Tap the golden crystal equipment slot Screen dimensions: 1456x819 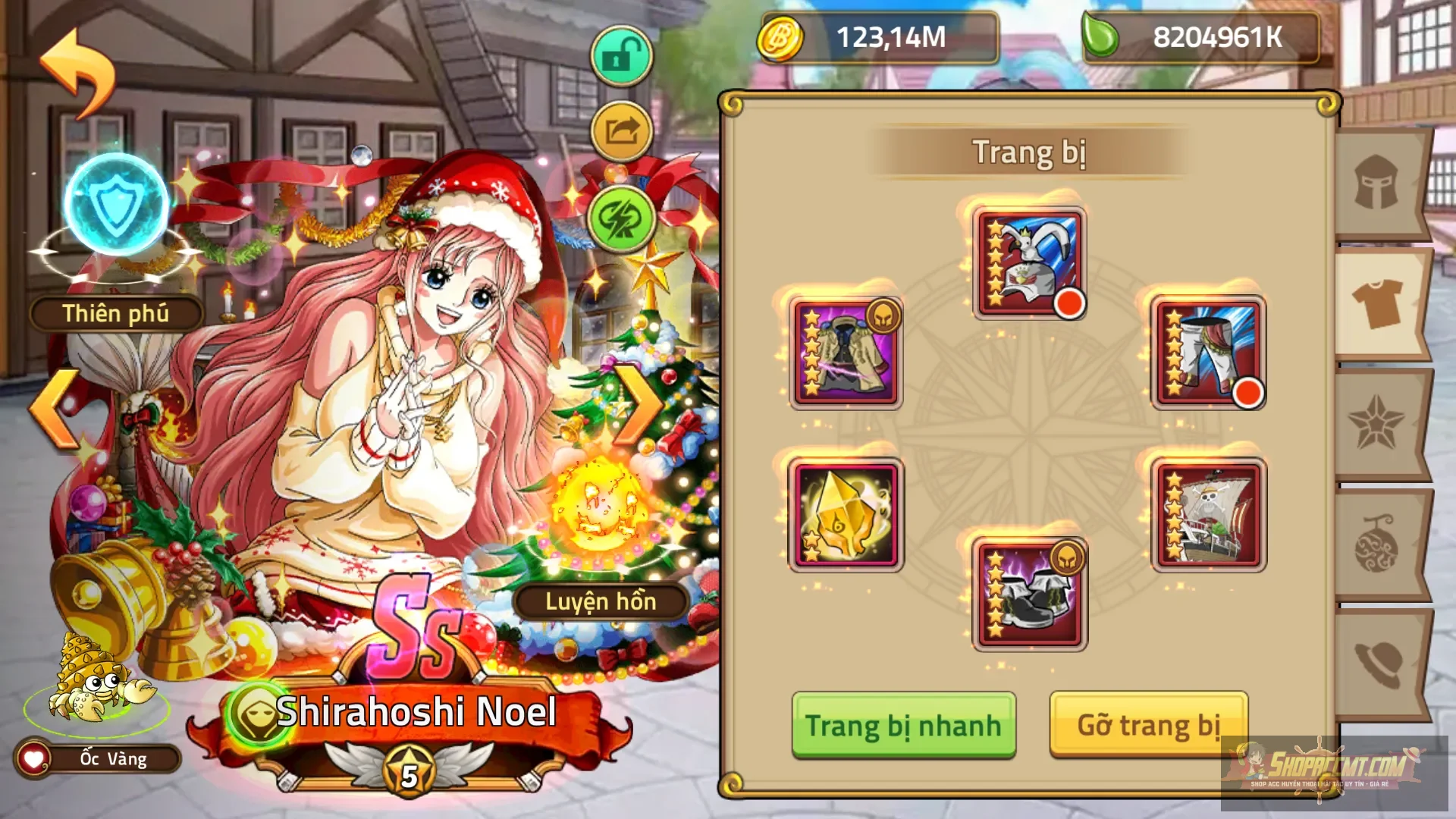click(844, 514)
